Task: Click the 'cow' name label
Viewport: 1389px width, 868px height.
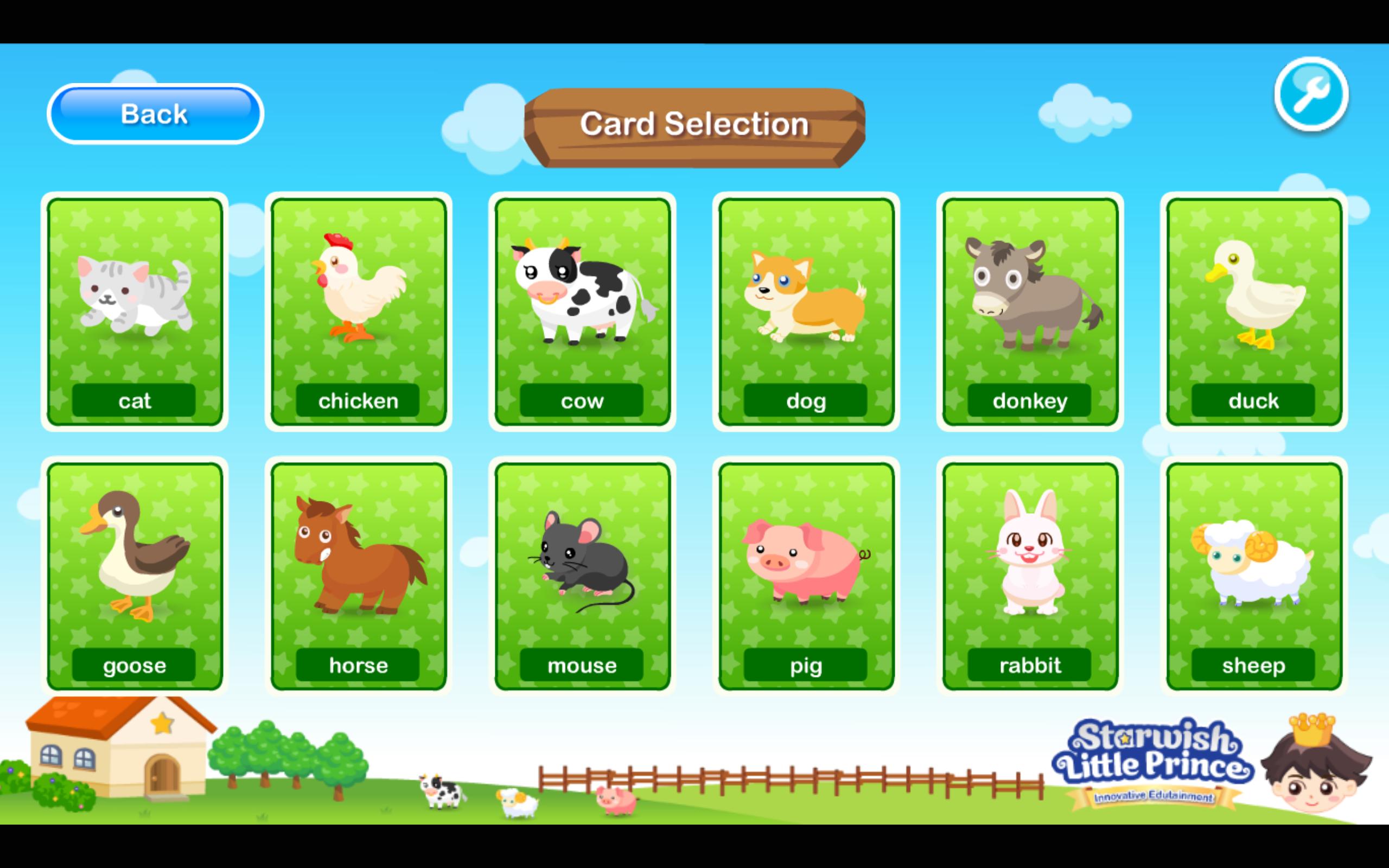Action: [x=582, y=401]
